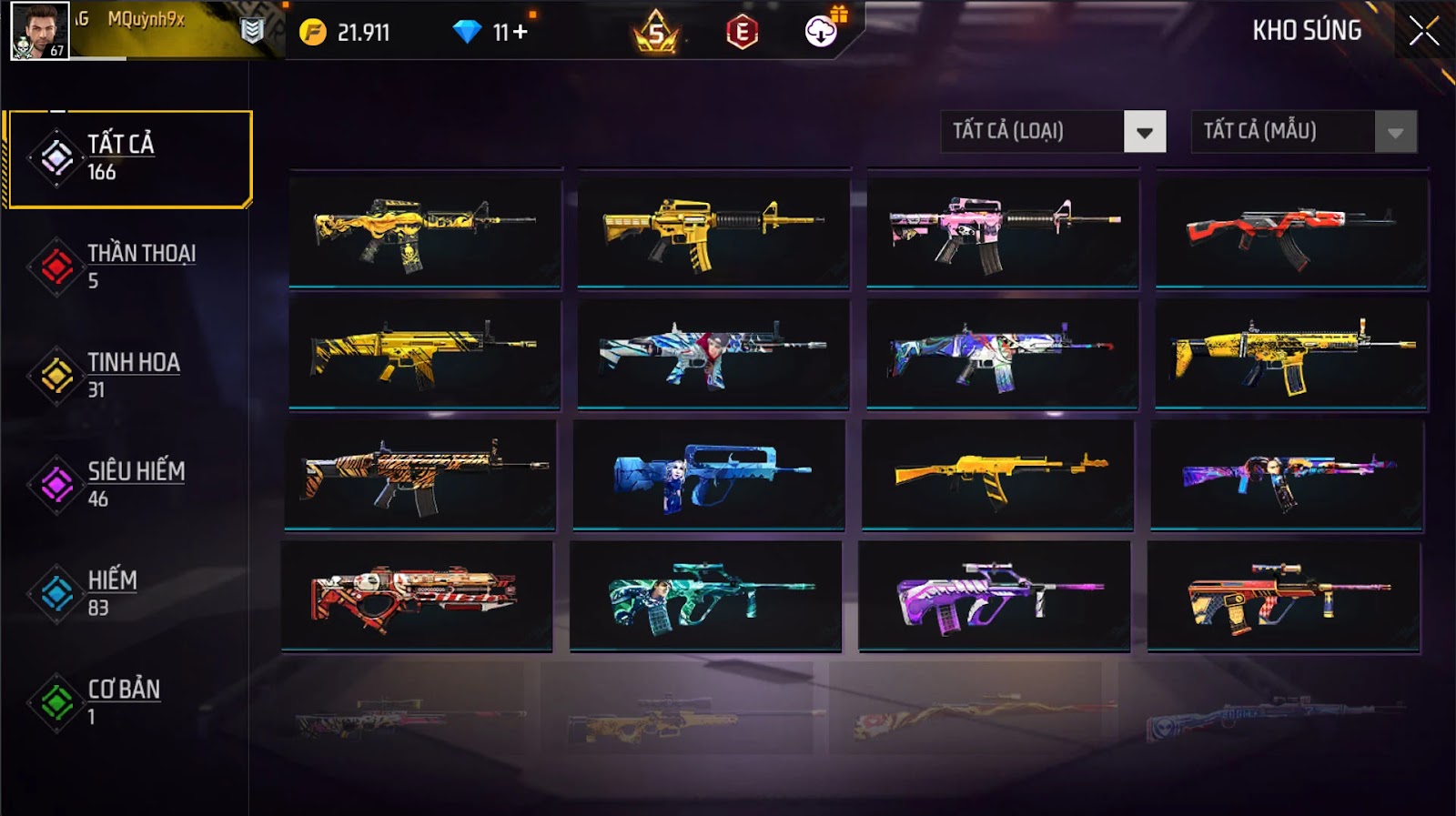The height and width of the screenshot is (816, 1456).
Task: Show Siêu Hiếm weapon skins
Action: click(127, 484)
